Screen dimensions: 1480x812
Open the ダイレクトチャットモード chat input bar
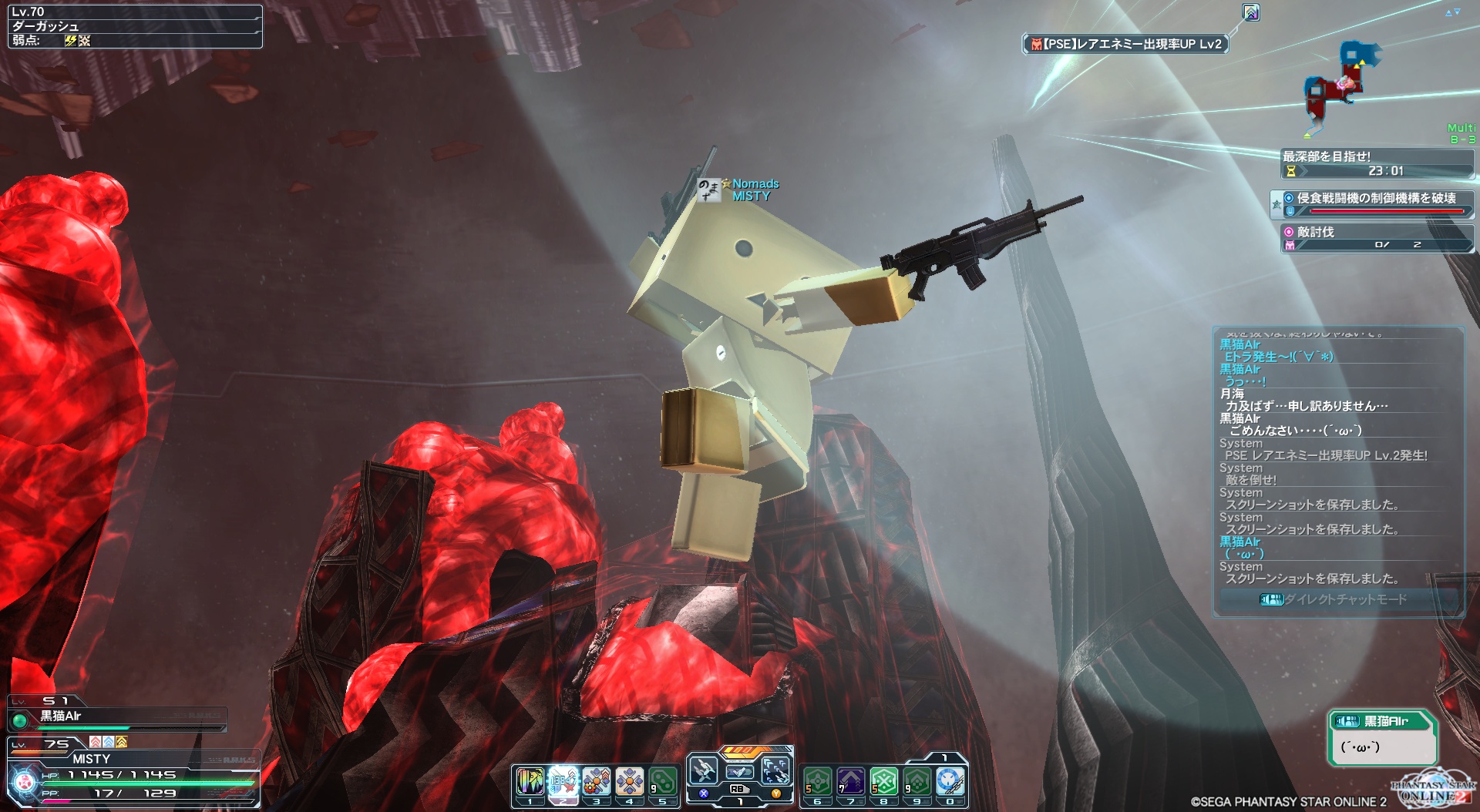coord(1337,599)
